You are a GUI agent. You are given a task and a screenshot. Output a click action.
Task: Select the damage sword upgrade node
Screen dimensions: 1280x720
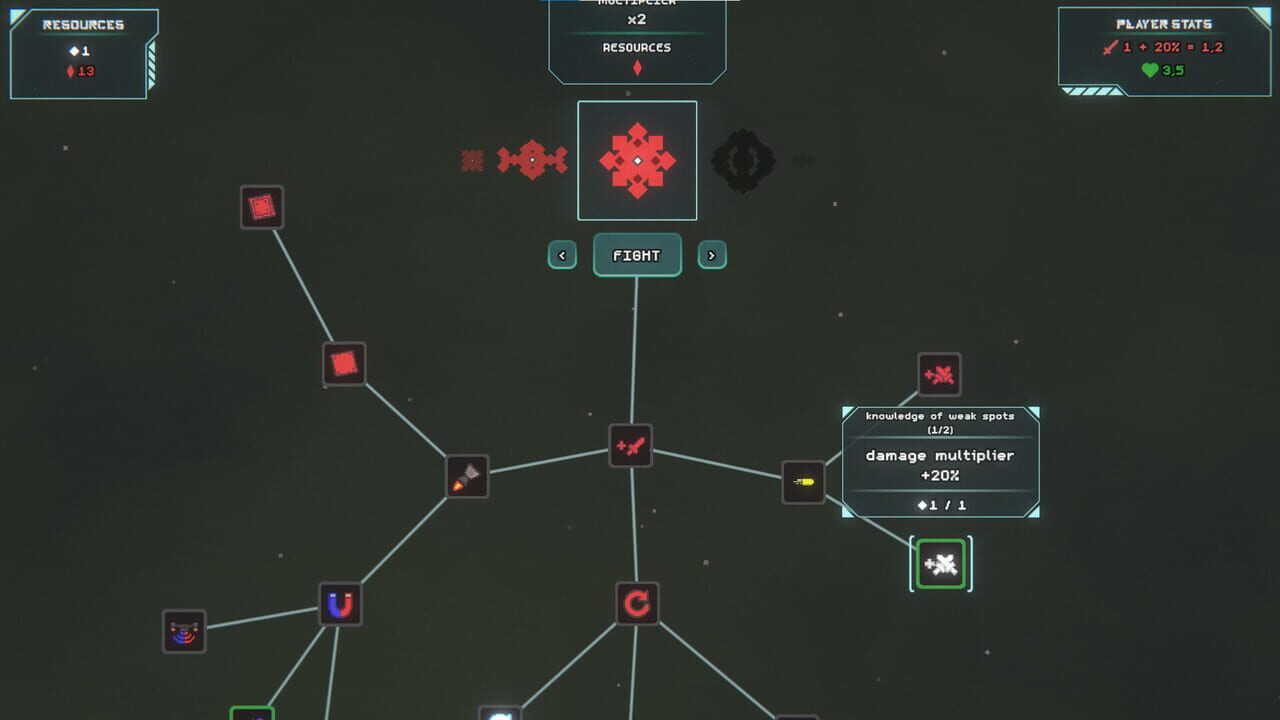click(x=631, y=445)
